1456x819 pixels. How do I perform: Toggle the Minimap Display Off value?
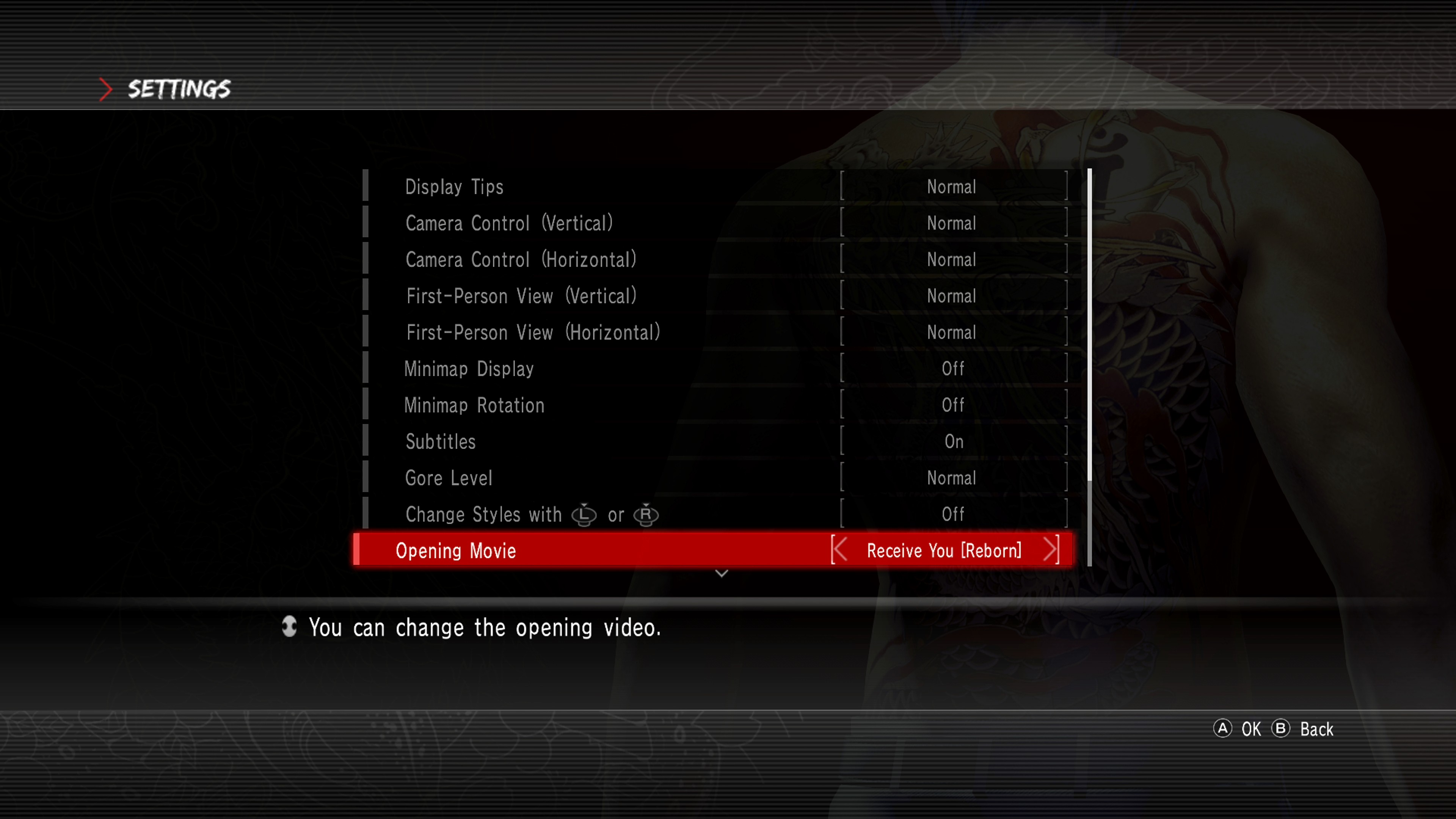pos(954,369)
